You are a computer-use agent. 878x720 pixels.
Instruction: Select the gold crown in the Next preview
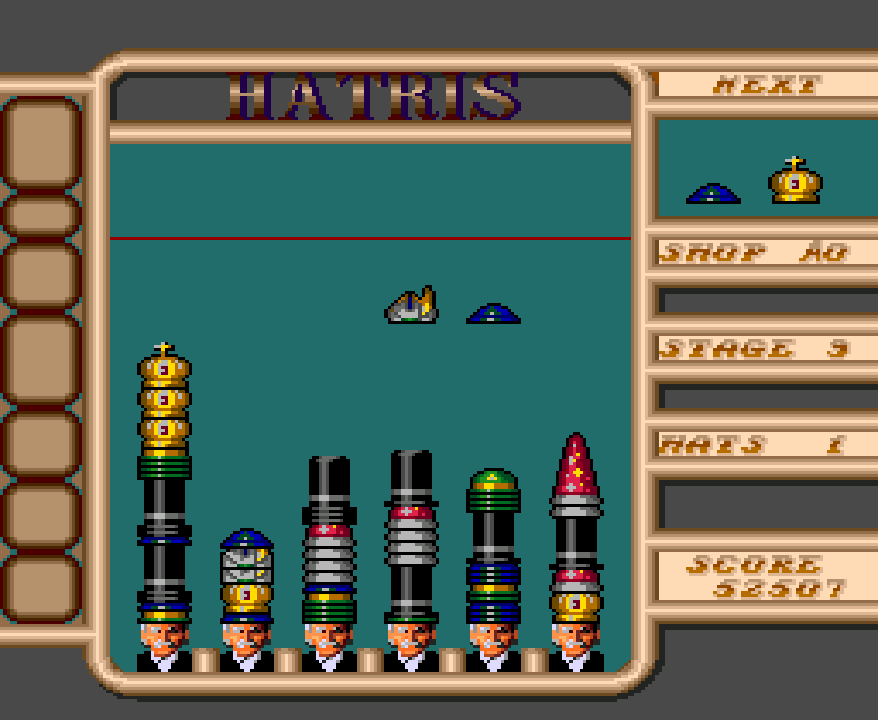(795, 182)
